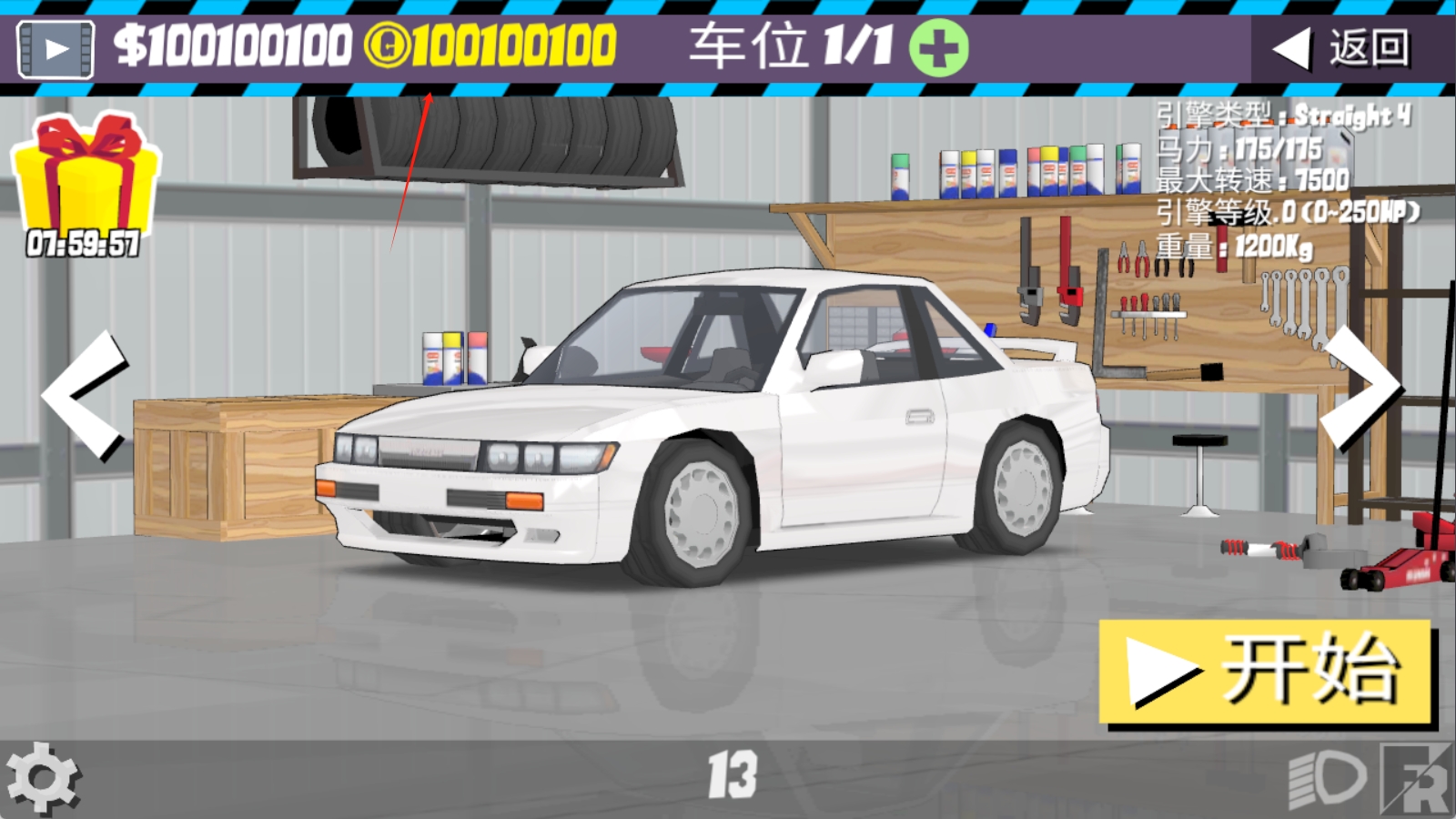
Task: Show the previous car with left arrow
Action: coord(85,396)
